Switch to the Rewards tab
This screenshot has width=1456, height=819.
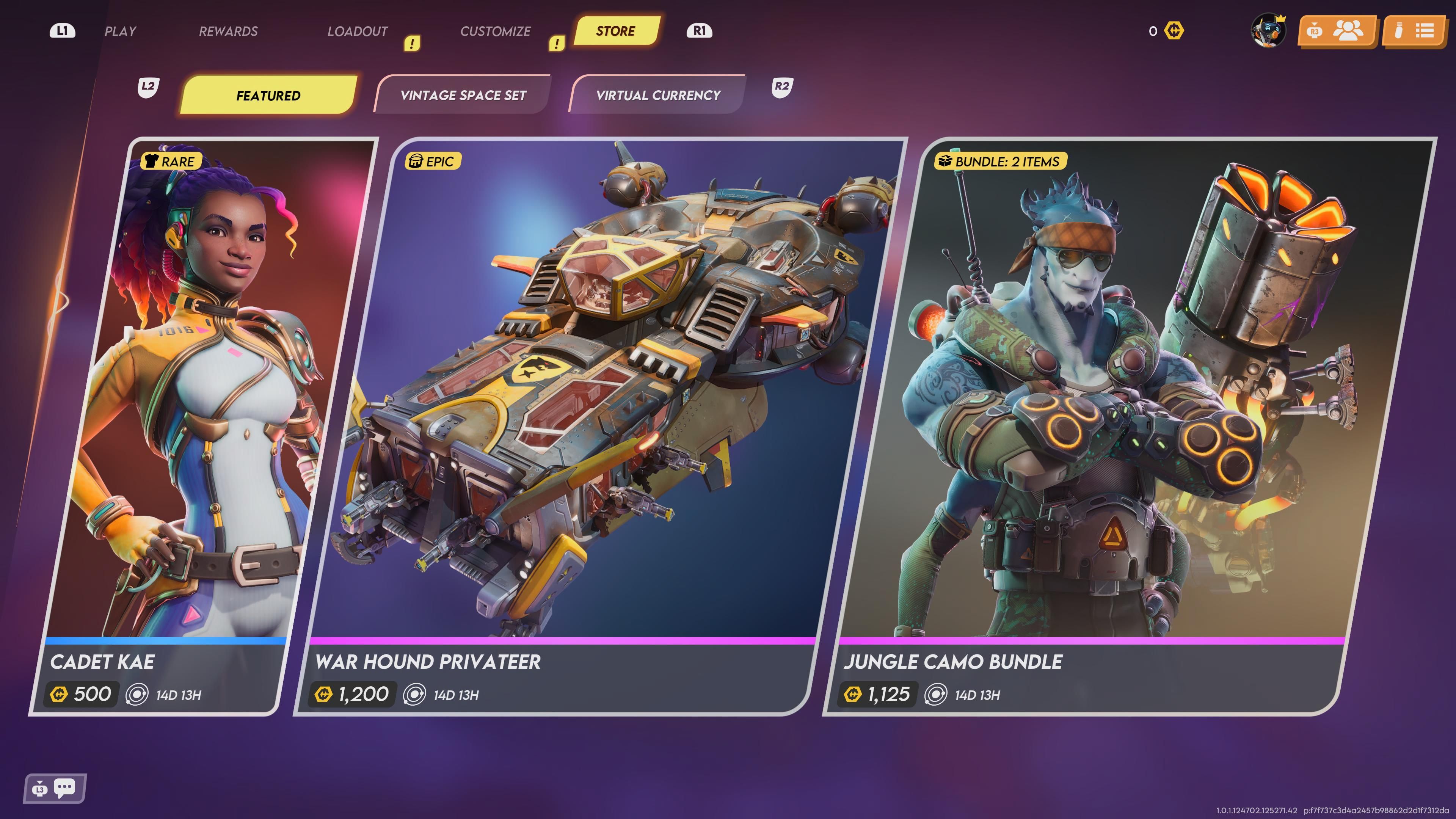228,31
